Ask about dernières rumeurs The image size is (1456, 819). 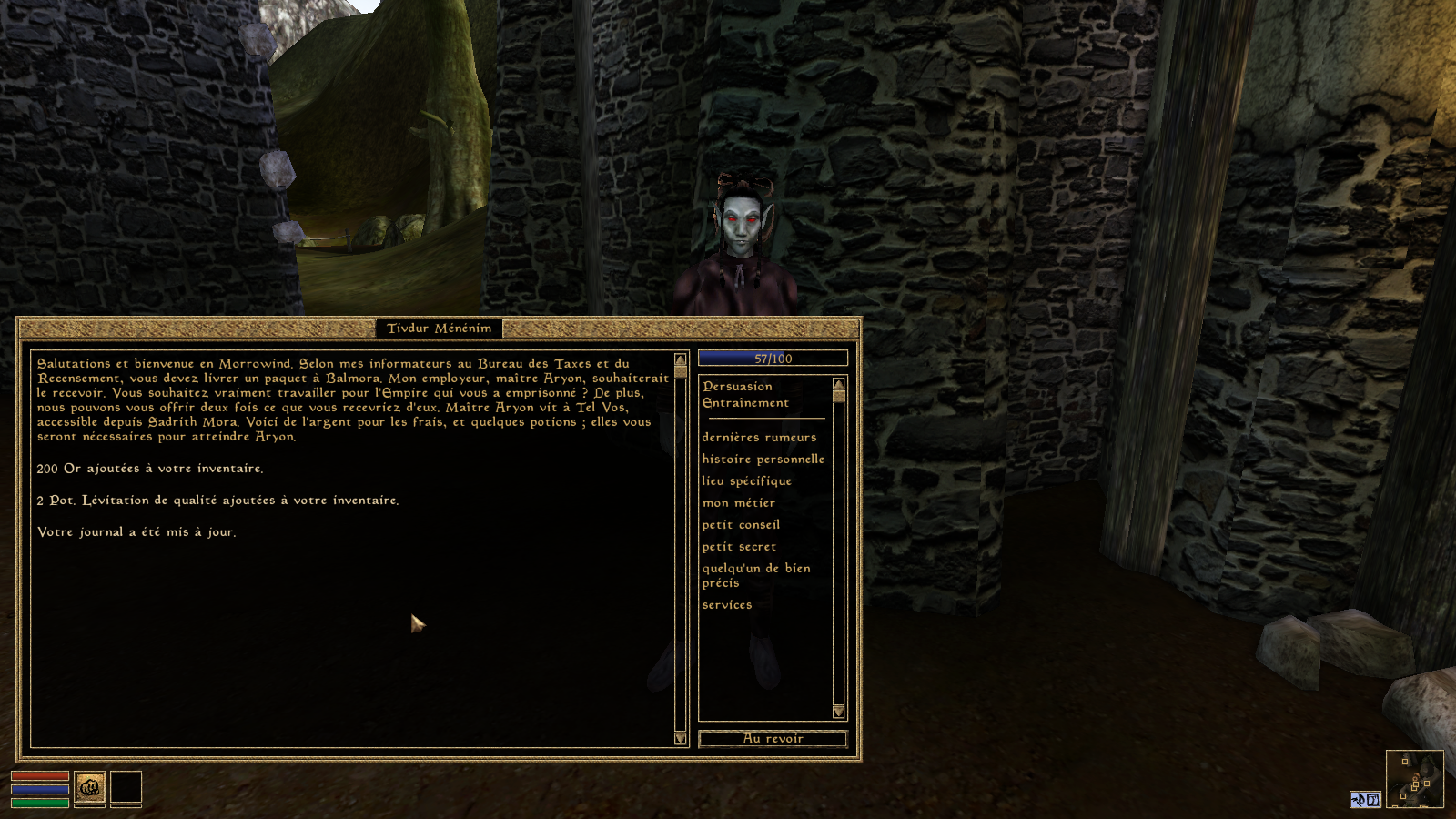click(x=759, y=438)
